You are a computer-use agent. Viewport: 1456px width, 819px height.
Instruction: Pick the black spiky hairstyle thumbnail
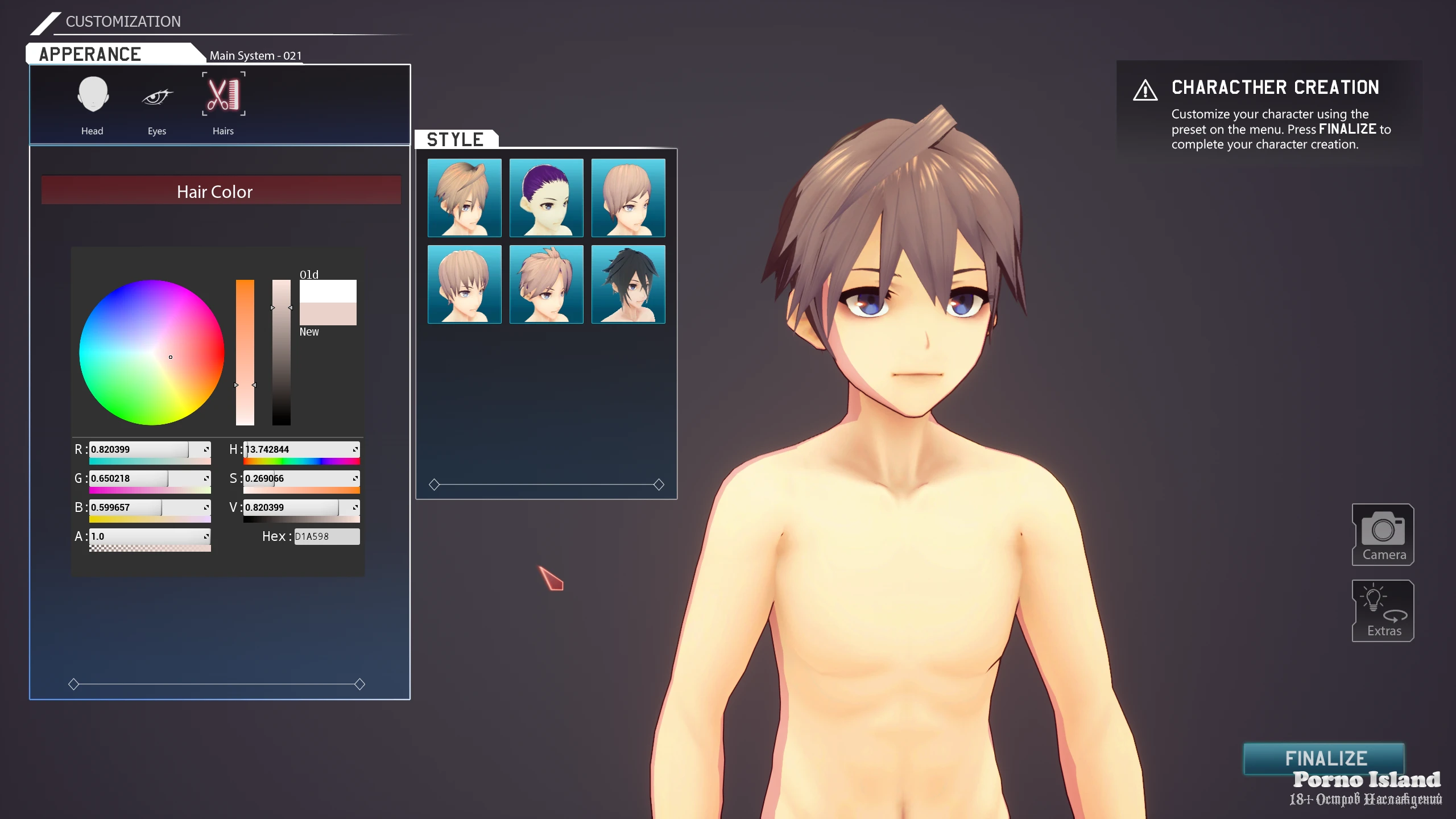628,284
